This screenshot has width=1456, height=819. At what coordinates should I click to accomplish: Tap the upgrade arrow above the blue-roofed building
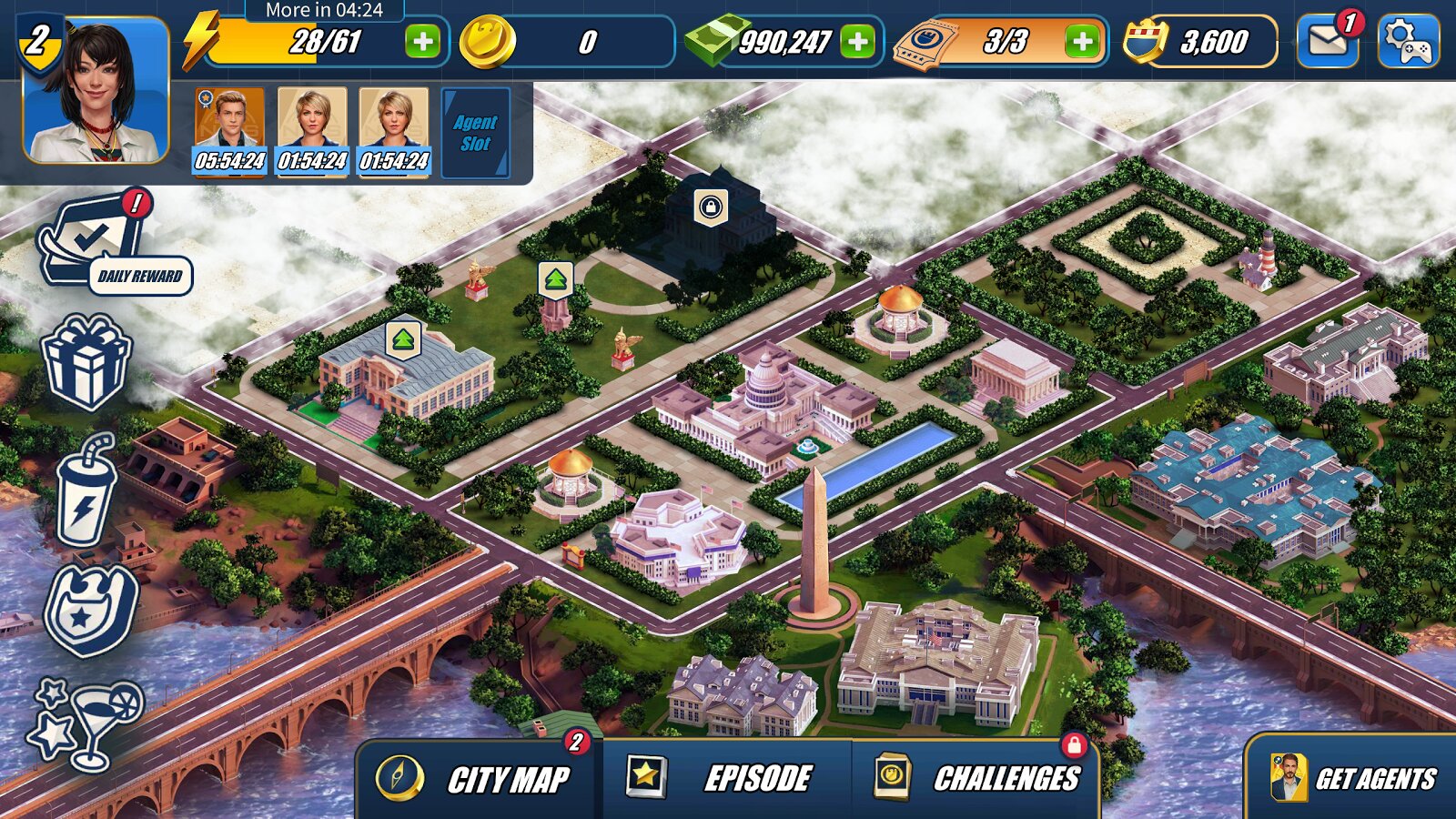[403, 340]
